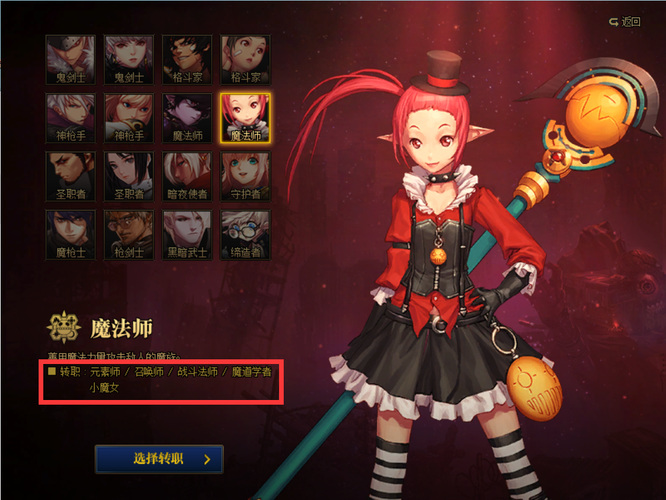Select the male 鬼剑士 portrait with grey hair
This screenshot has width=666, height=500.
(70, 60)
